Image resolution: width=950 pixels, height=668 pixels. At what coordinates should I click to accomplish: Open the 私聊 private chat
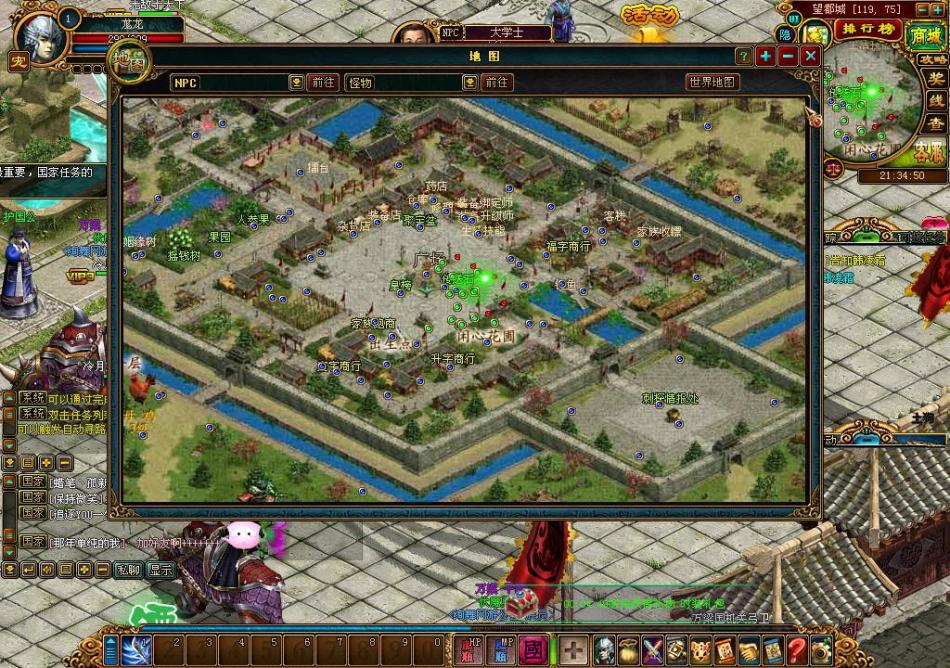(x=127, y=569)
